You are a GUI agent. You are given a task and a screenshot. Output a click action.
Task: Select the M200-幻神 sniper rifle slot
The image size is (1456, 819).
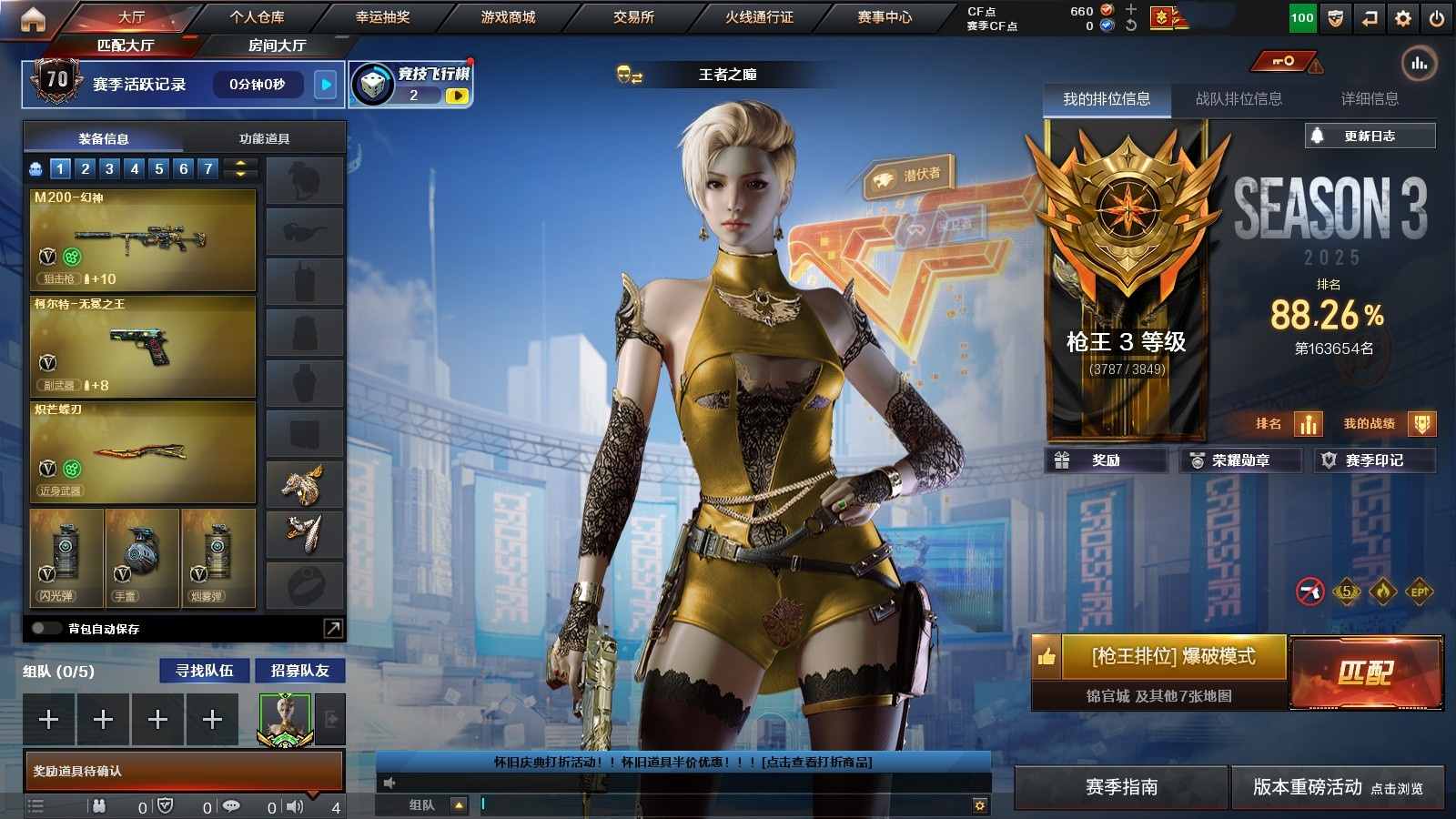[x=143, y=239]
